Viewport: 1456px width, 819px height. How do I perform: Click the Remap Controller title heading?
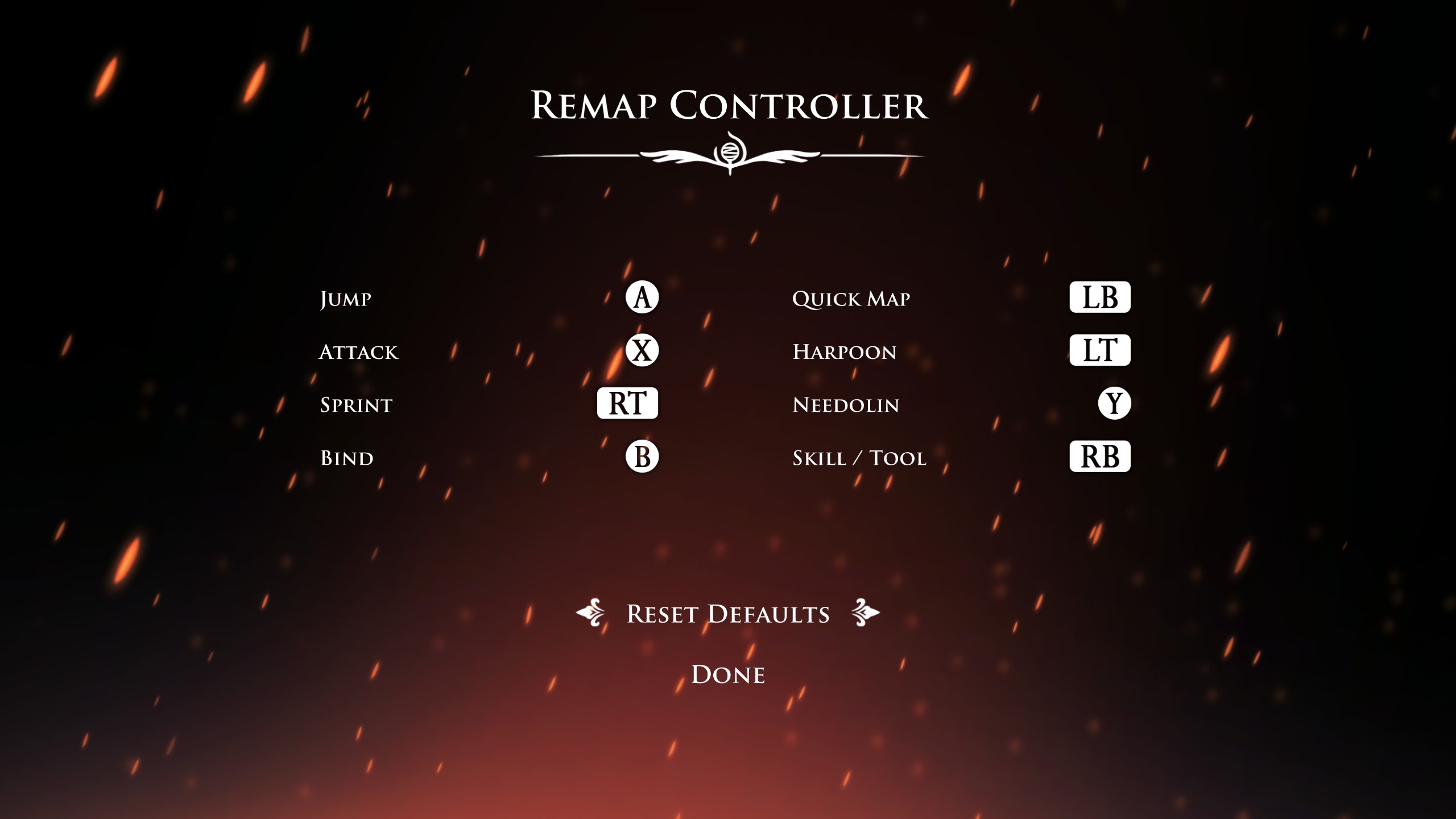point(728,105)
